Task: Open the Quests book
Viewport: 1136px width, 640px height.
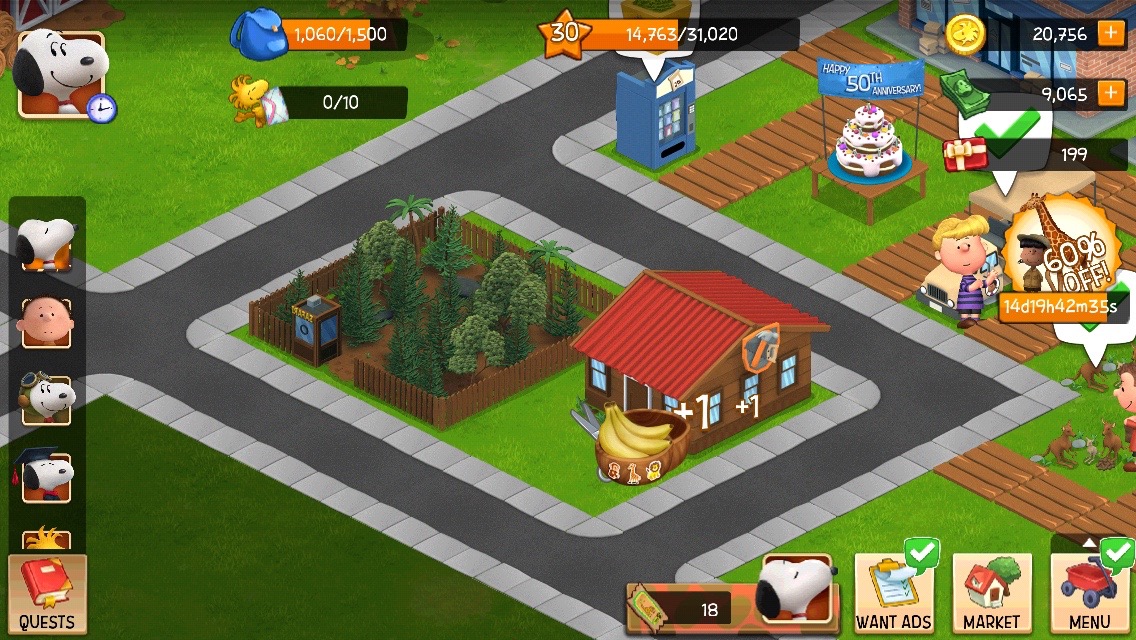Action: [47, 595]
